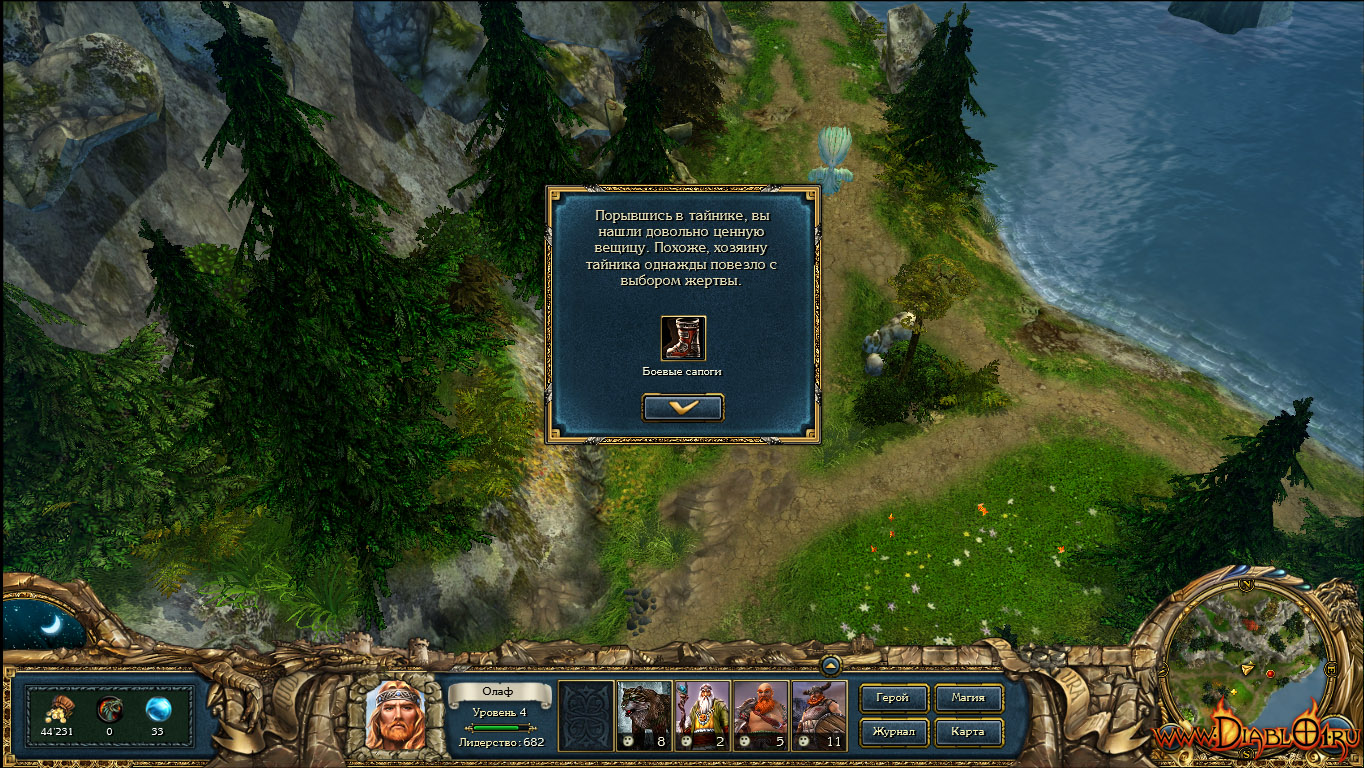Select Olaf's hero portrait
Screen dimensions: 1364x768
click(x=395, y=715)
